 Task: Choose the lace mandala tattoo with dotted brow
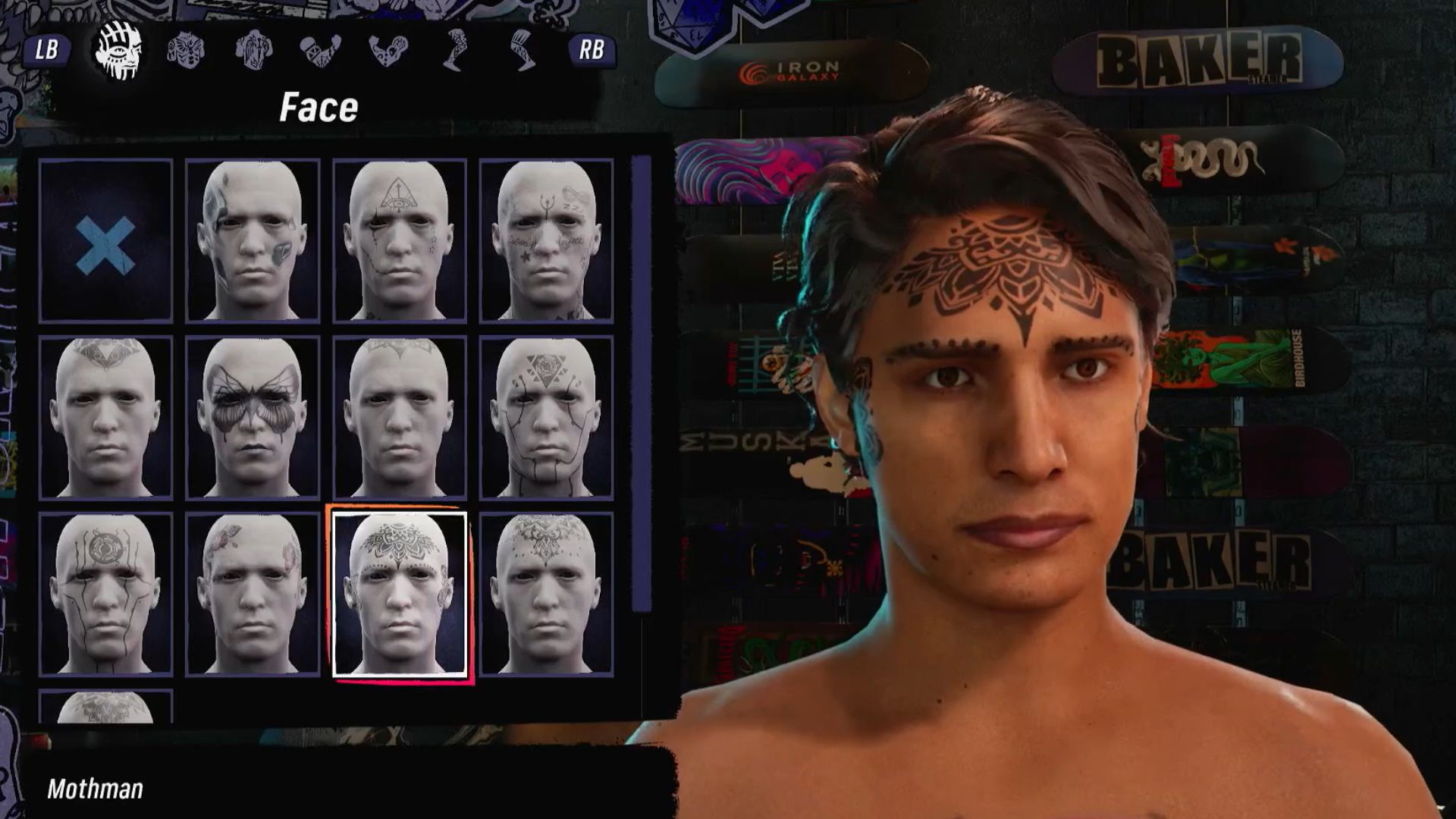pos(546,593)
